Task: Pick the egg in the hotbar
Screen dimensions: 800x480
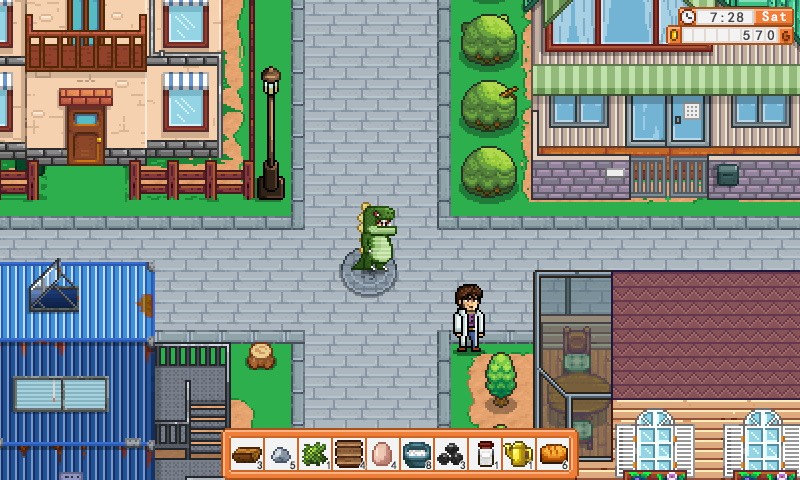Action: coord(383,454)
